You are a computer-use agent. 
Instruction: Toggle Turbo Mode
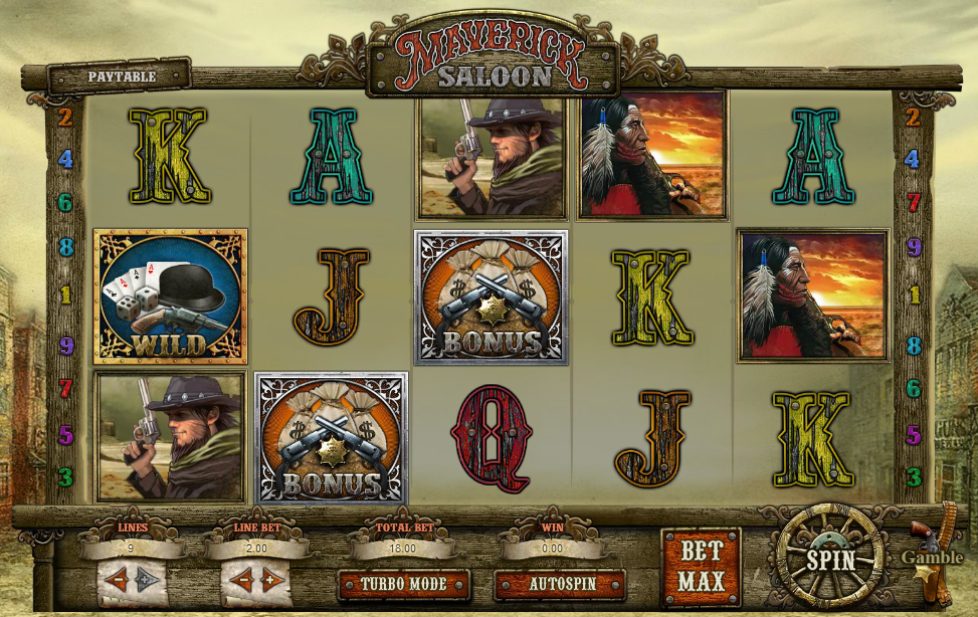pyautogui.click(x=403, y=584)
